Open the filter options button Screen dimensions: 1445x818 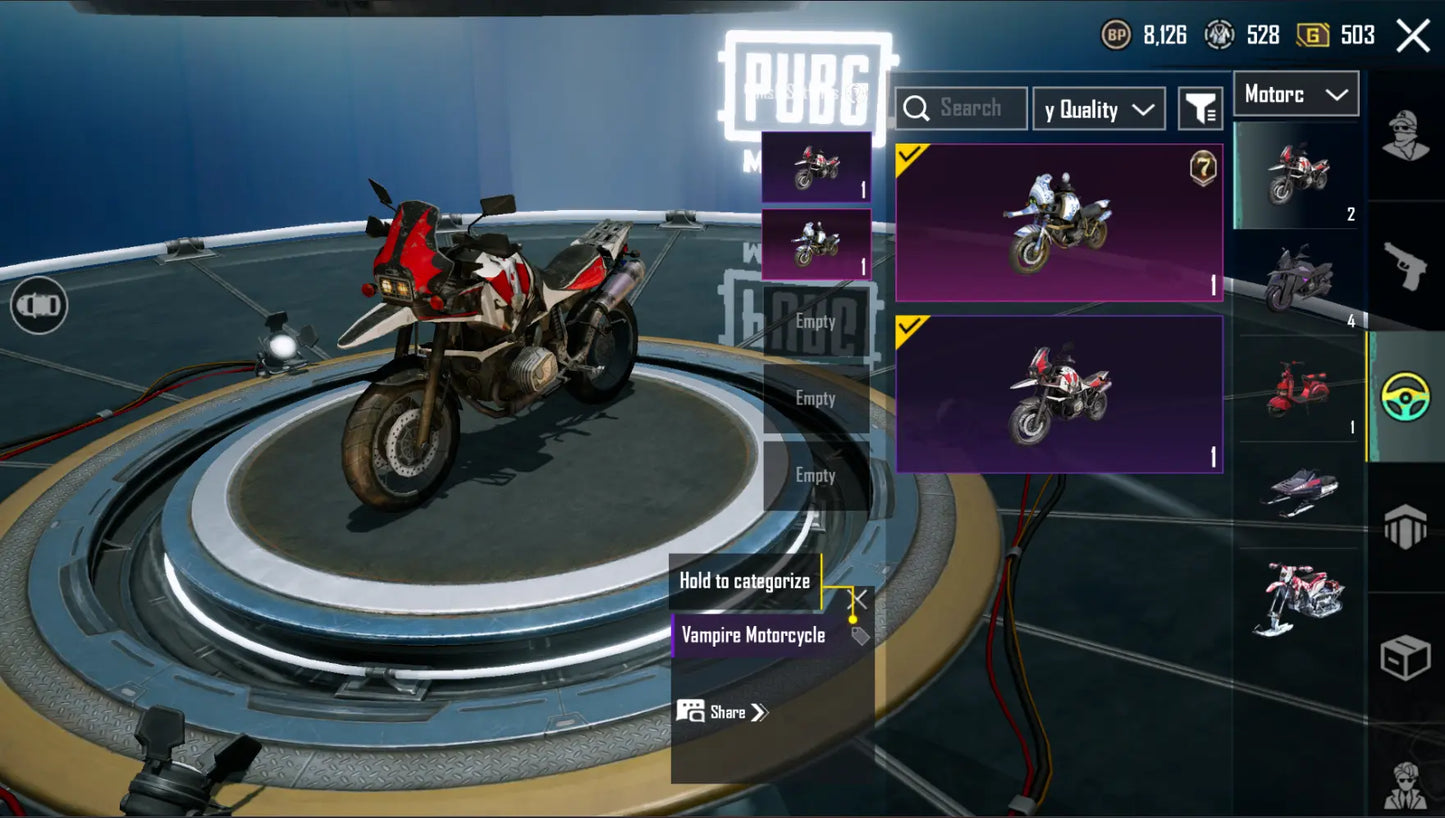coord(1200,109)
